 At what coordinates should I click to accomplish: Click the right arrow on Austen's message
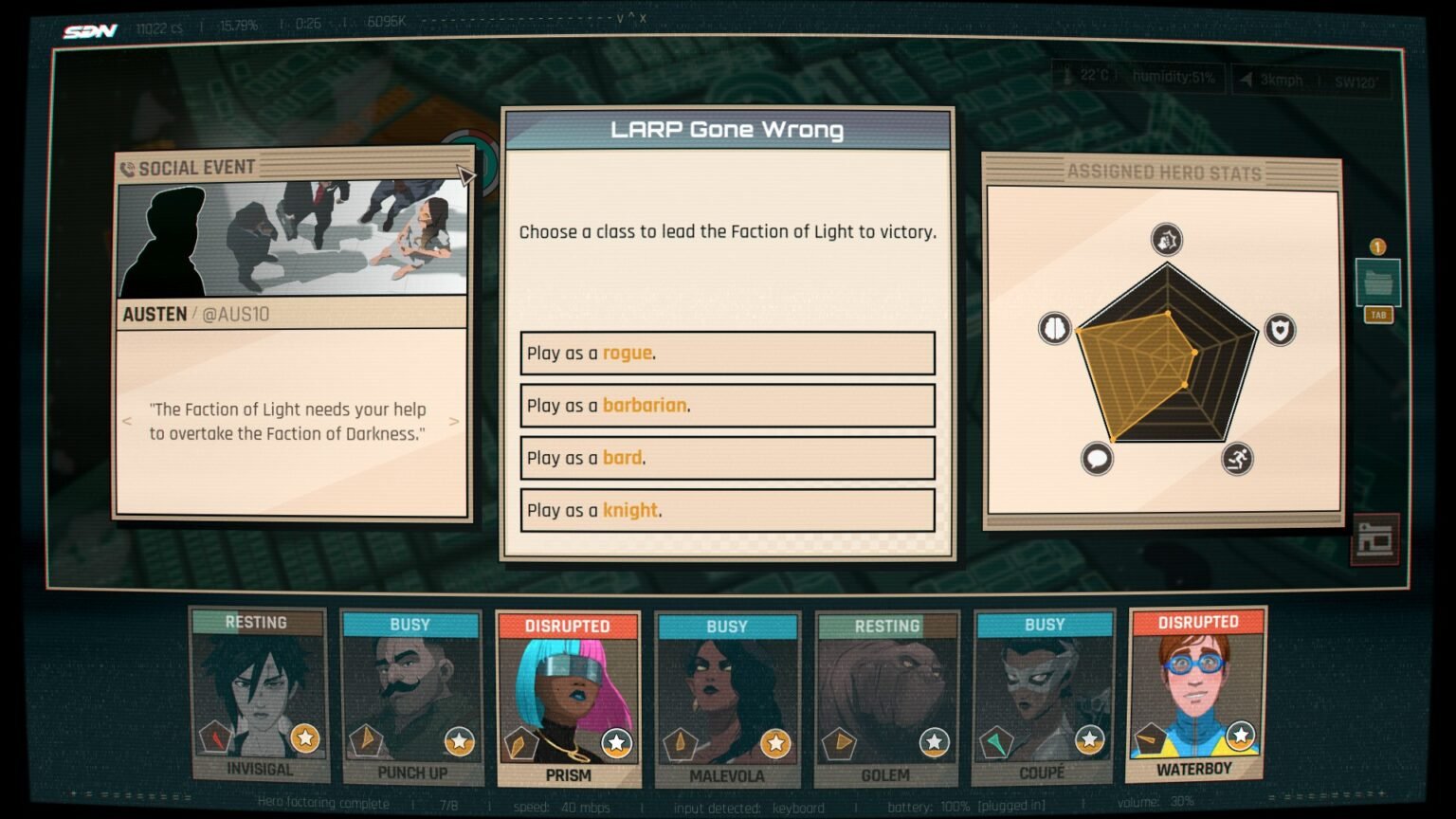[x=455, y=422]
